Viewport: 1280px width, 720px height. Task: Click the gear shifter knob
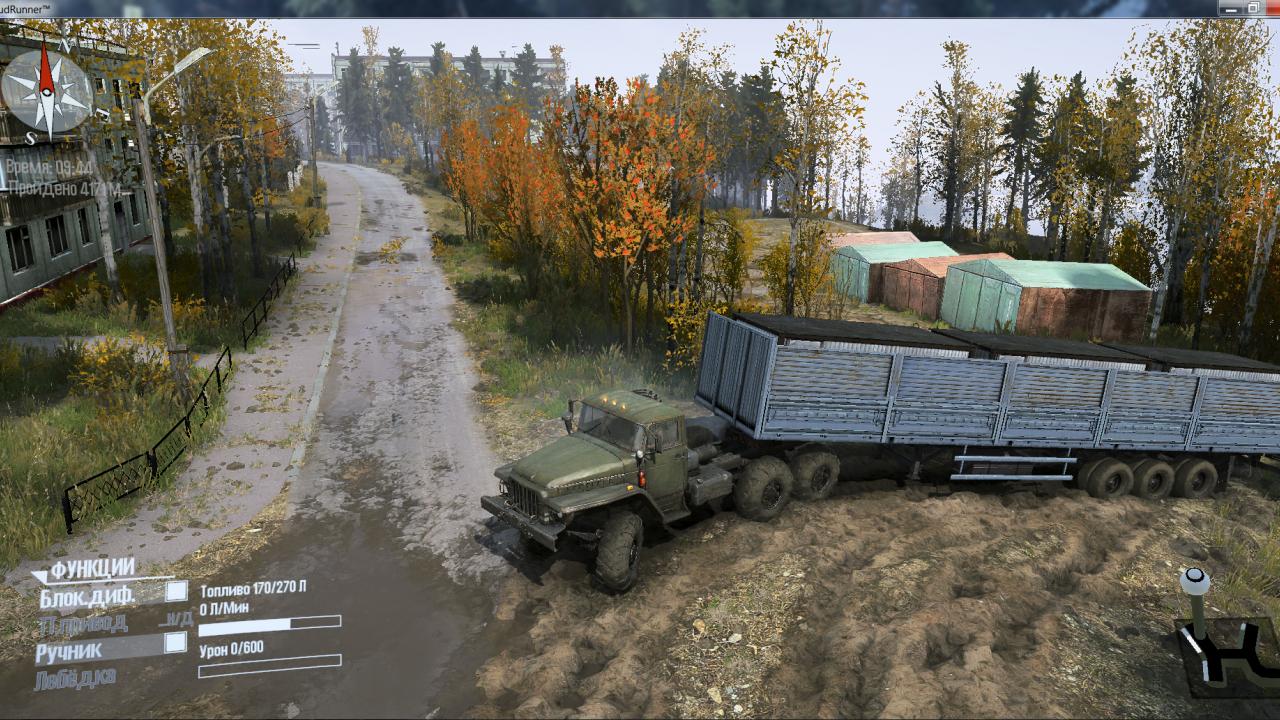tap(1193, 579)
